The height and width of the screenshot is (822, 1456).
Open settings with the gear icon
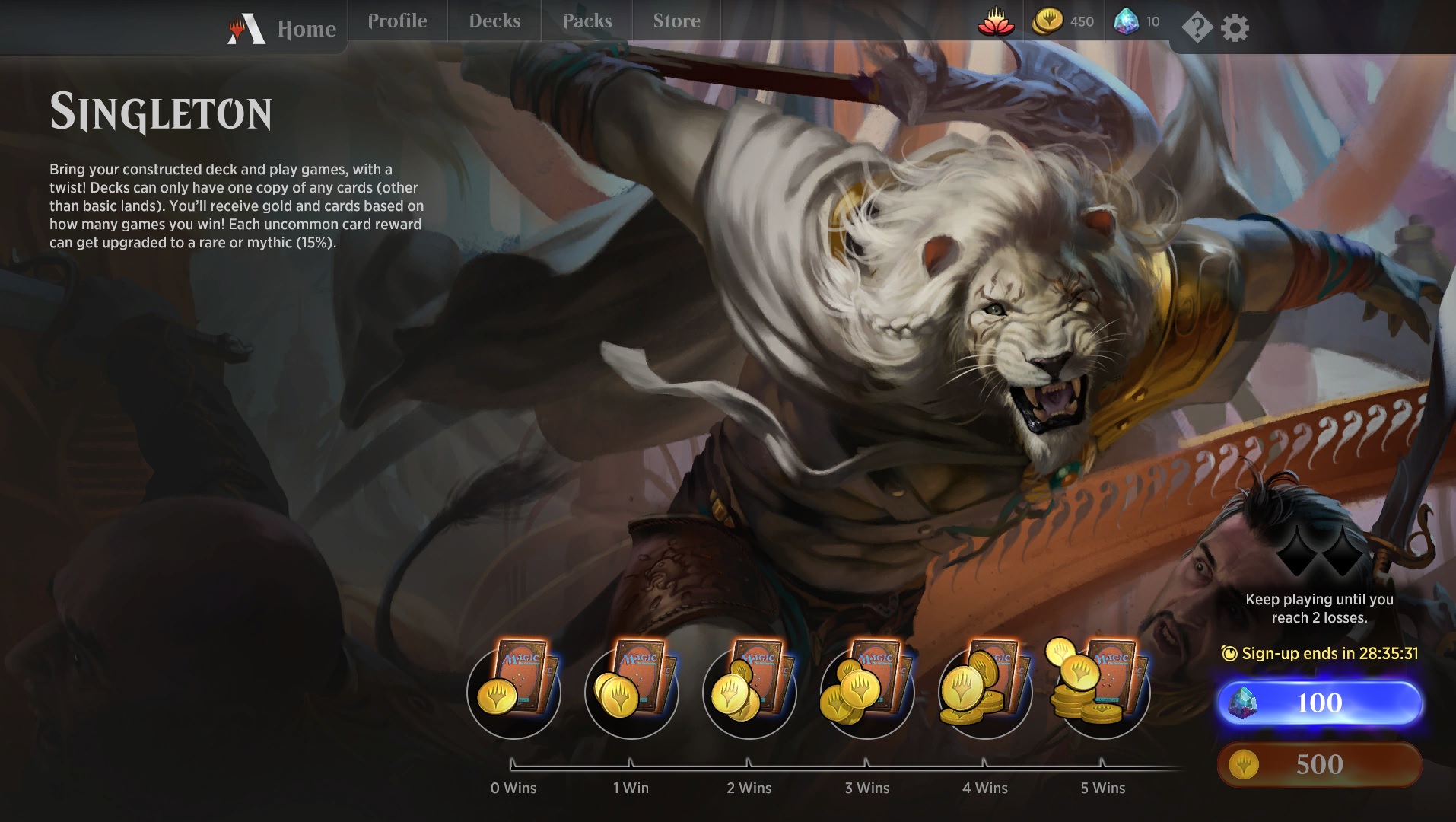(1235, 28)
